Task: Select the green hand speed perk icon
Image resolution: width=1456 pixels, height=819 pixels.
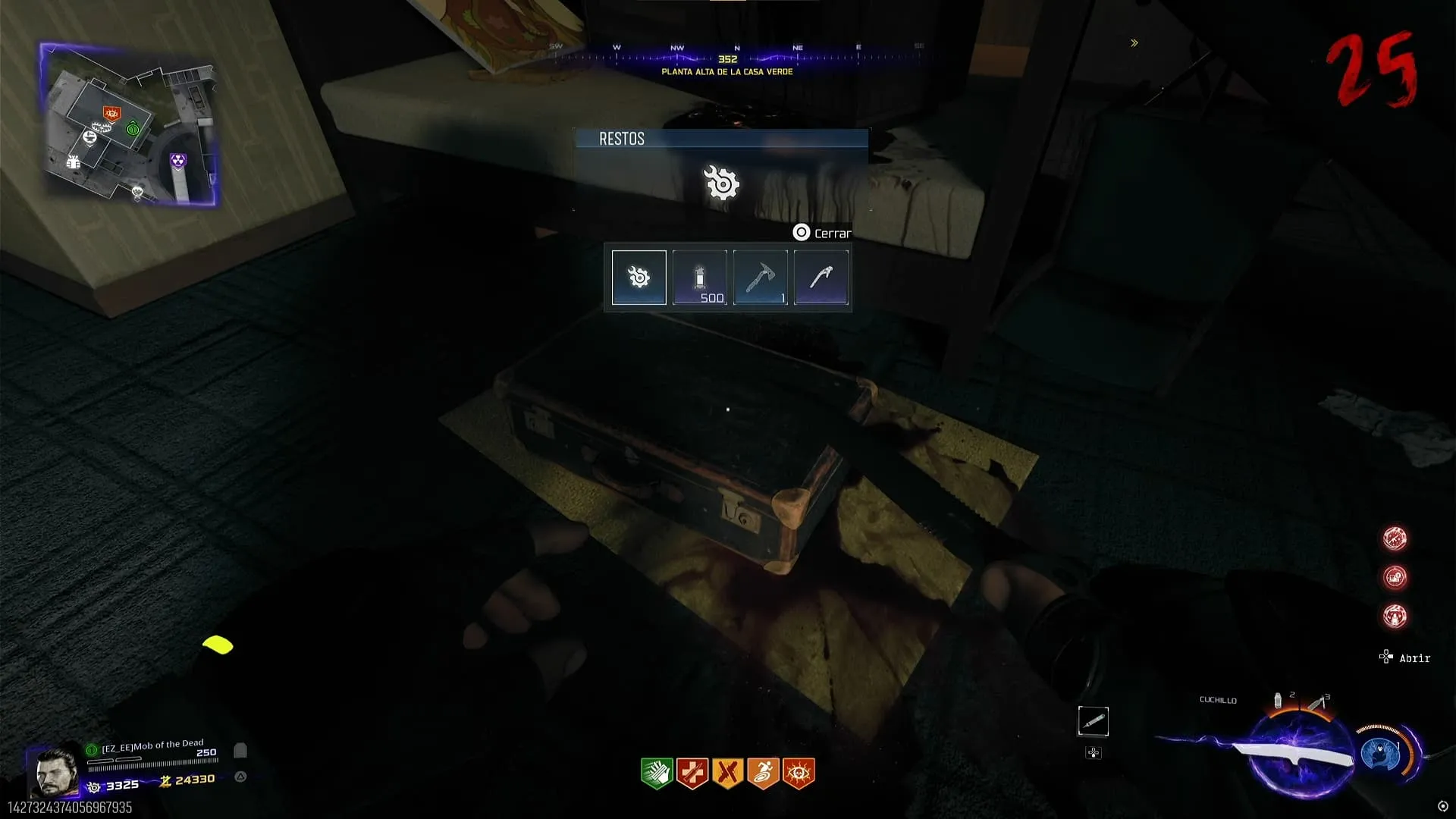Action: tap(657, 773)
